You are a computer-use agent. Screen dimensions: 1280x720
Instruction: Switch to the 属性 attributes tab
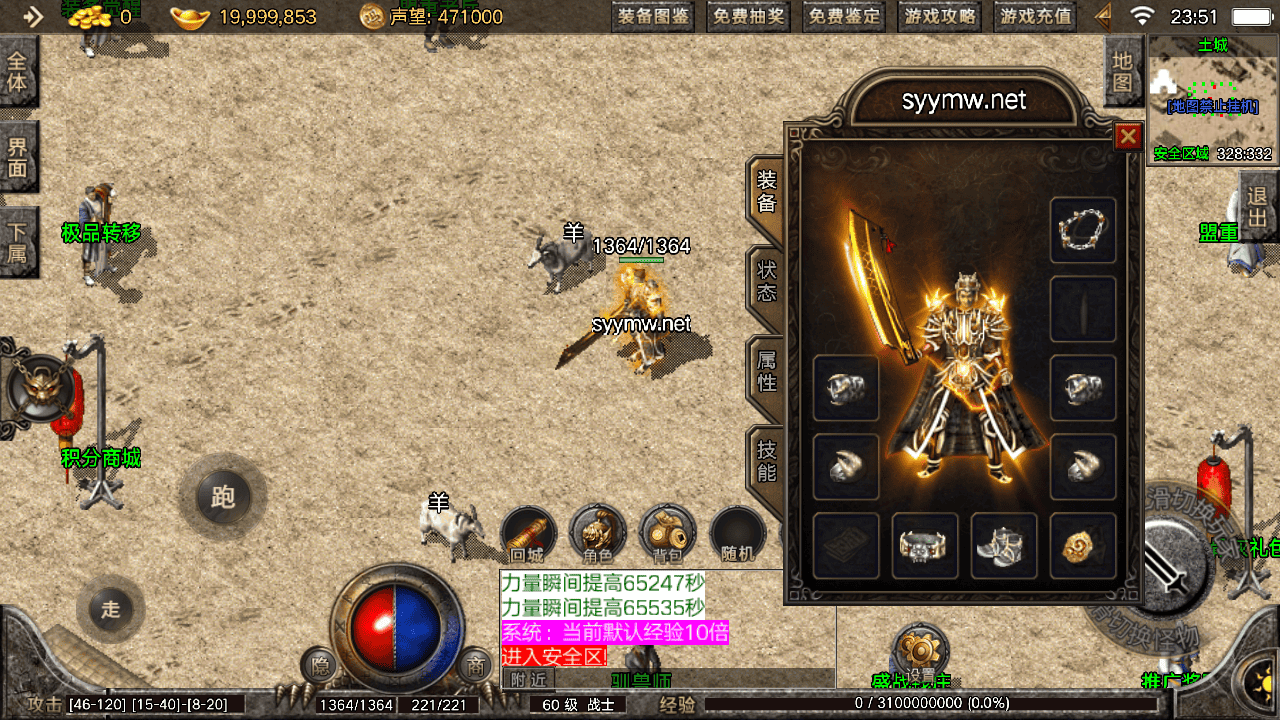coord(766,370)
